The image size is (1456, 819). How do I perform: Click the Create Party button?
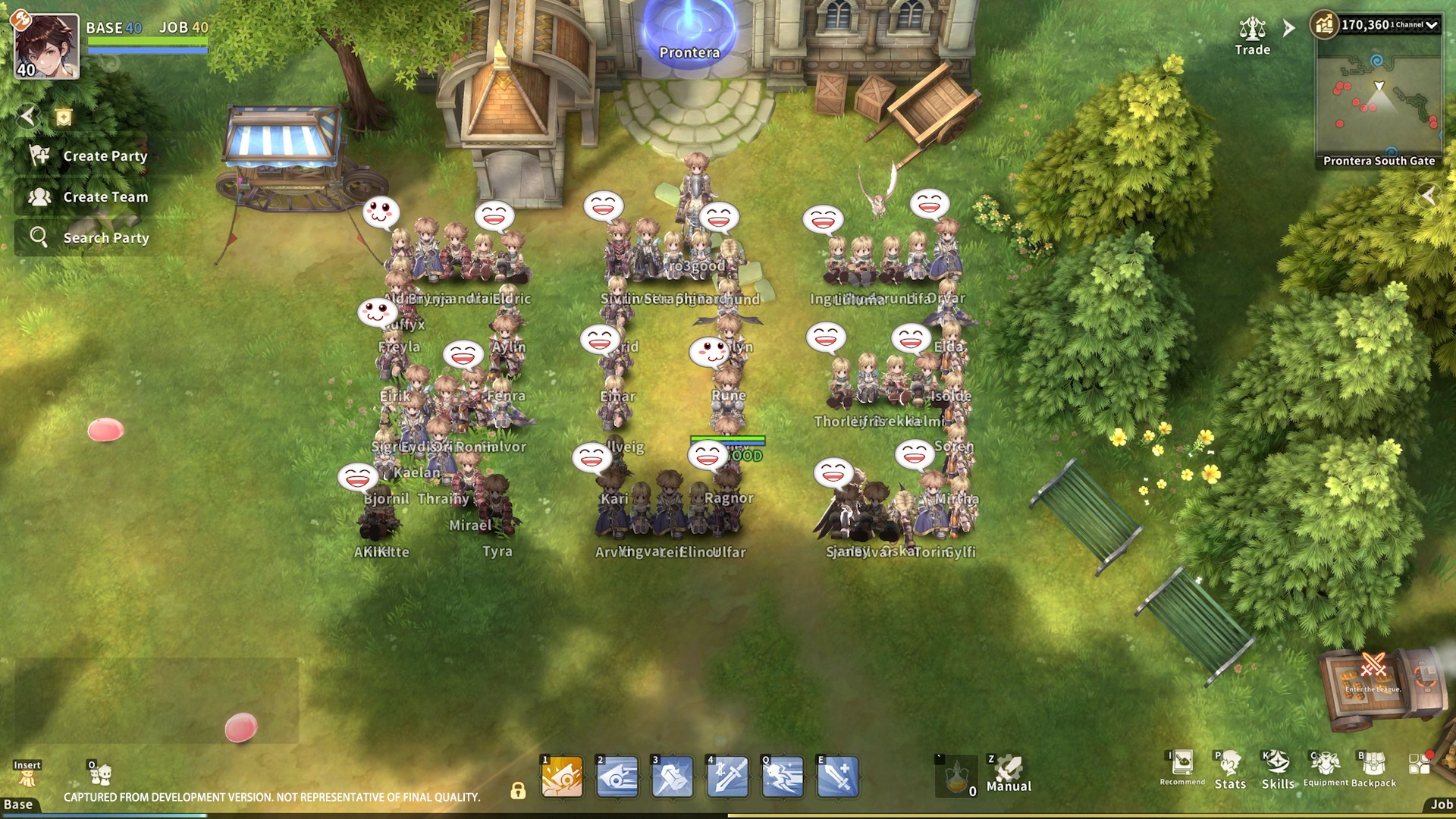89,156
